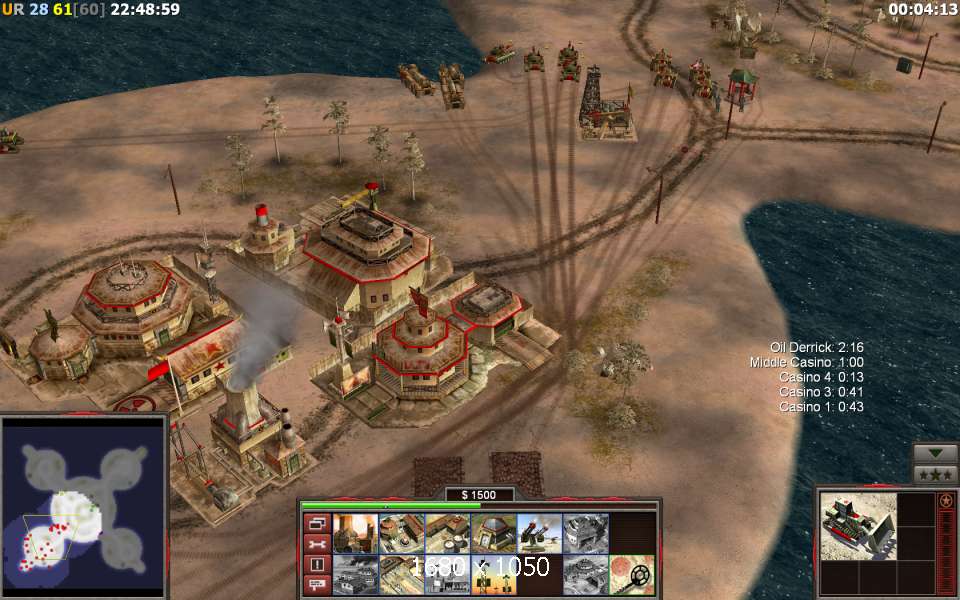Click the selected dozer portrait

856,525
